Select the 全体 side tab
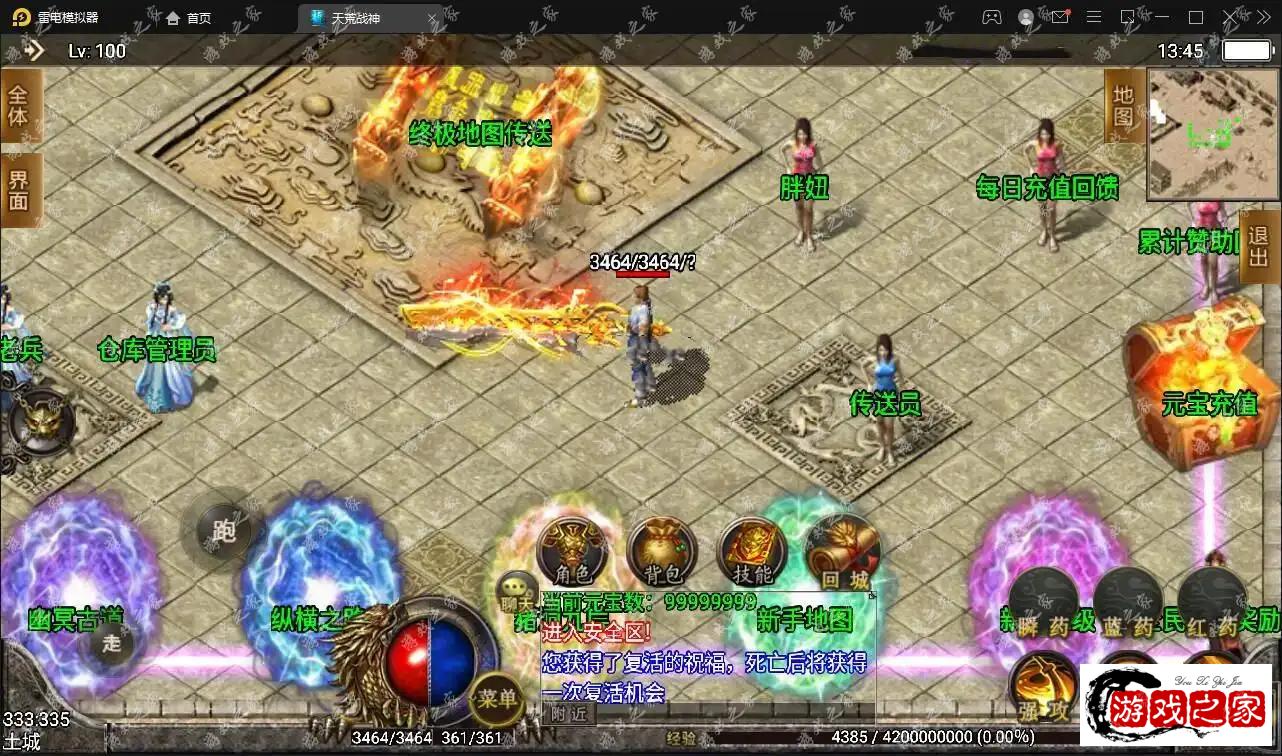 19,107
